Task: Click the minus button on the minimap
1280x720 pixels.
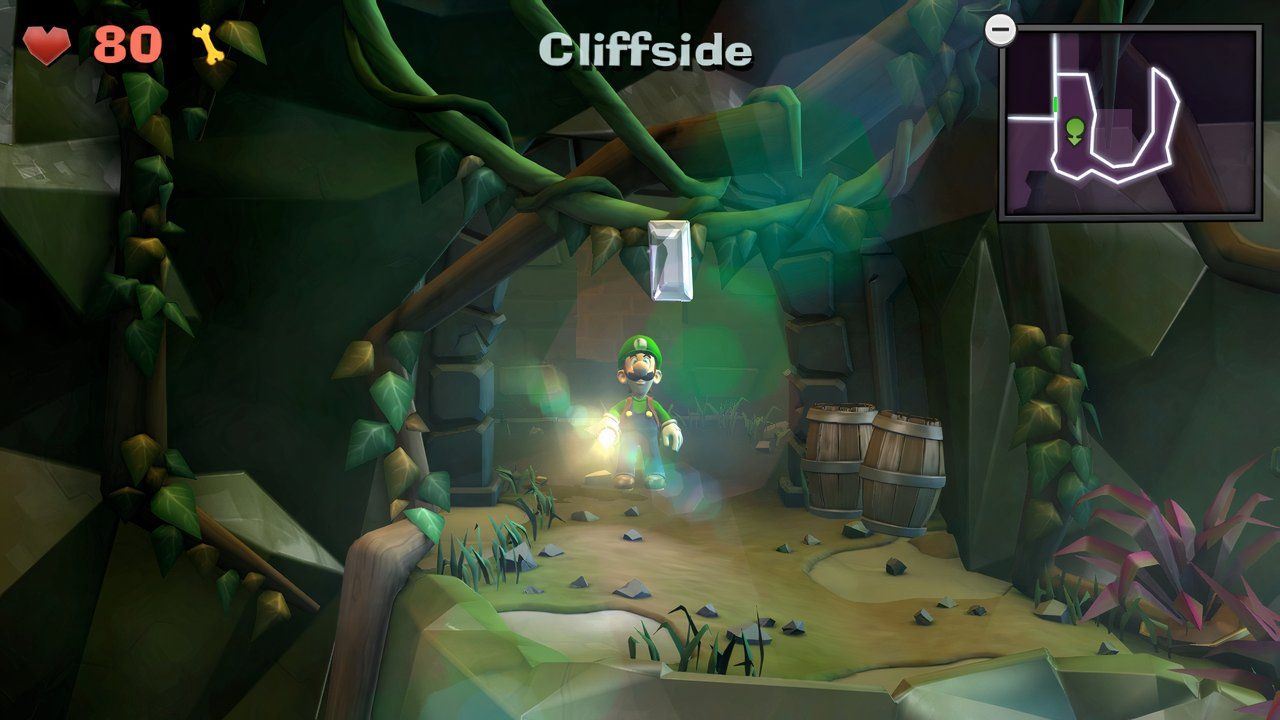Action: 999,30
